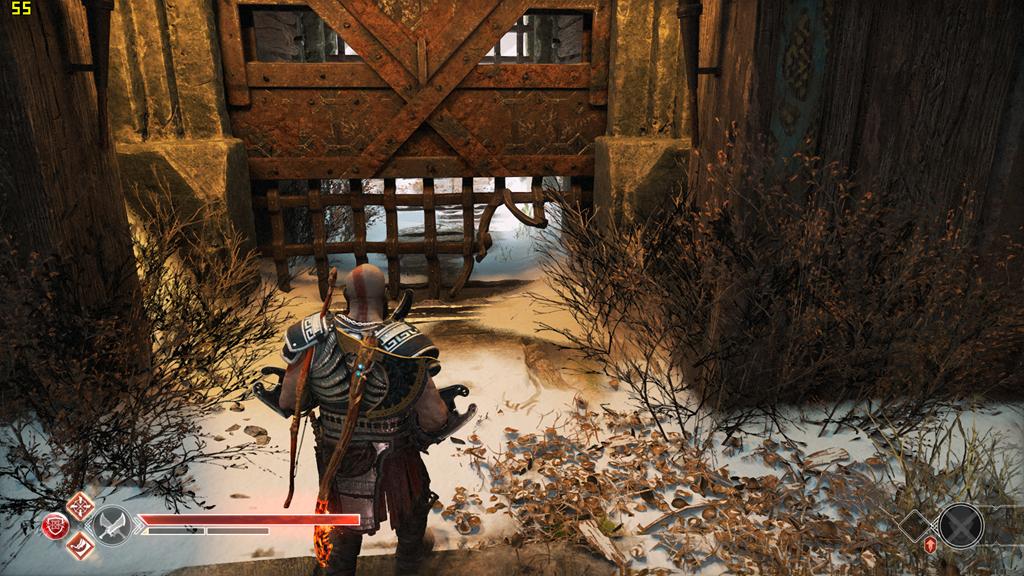The image size is (1024, 576).
Task: Use the curved blade runic attack diamond
Action: [x=80, y=546]
